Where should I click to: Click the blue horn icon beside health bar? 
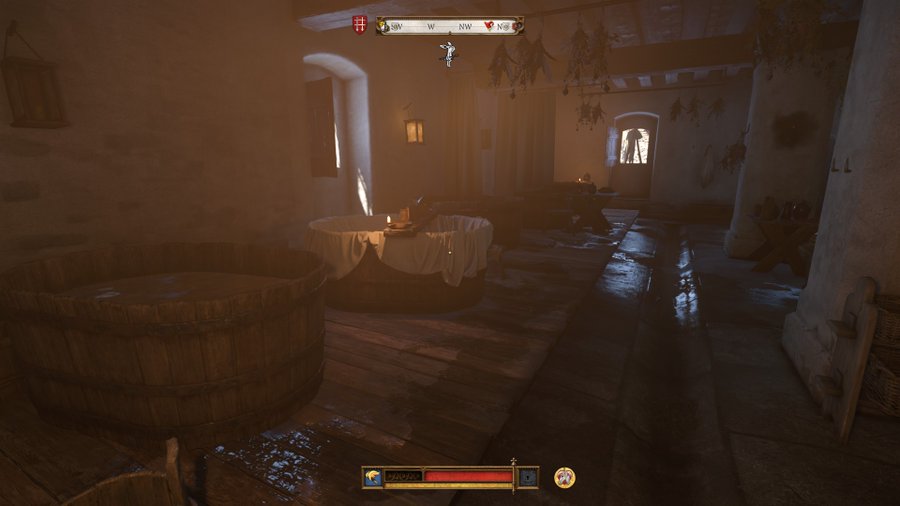click(373, 477)
